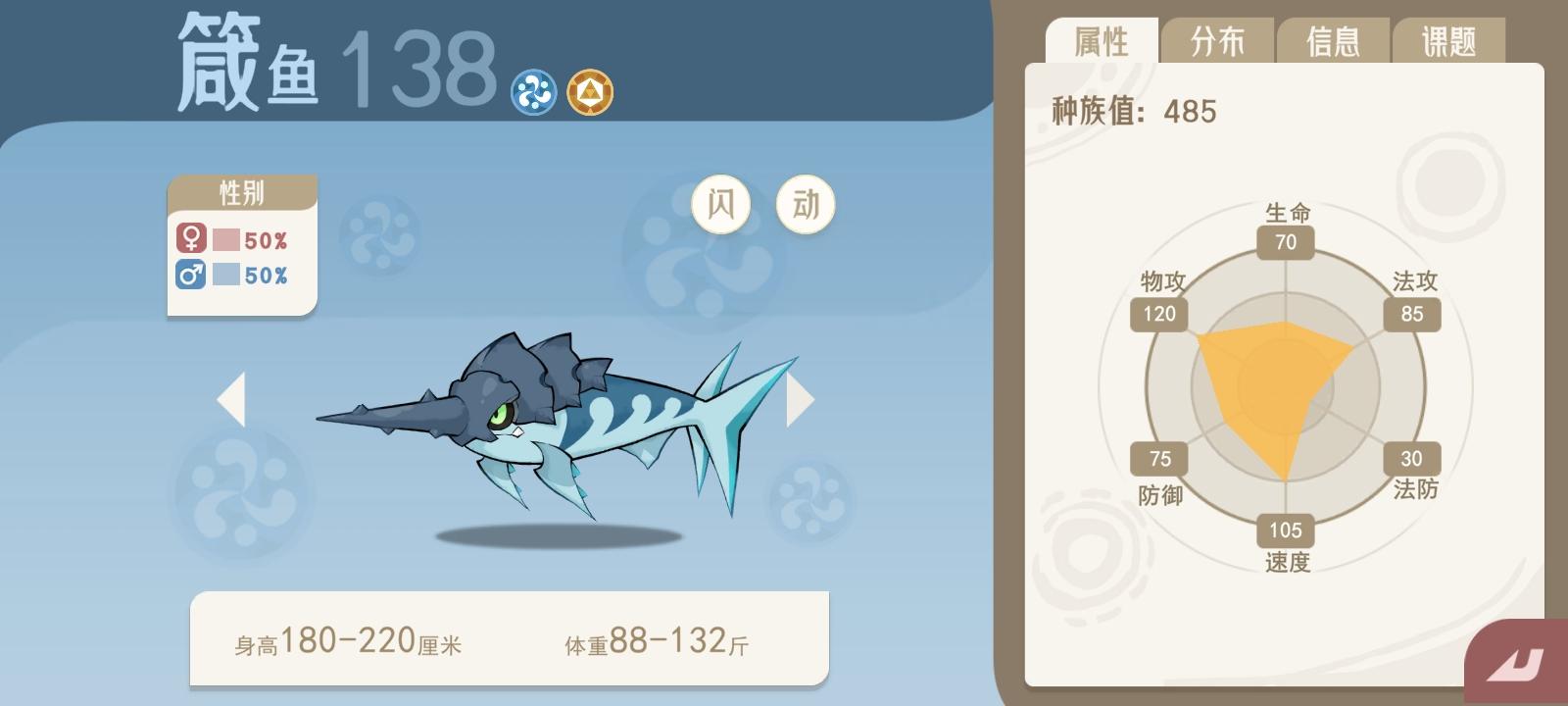Switch to the 分布 distribution tab
This screenshot has width=1568, height=706.
coord(1218,40)
